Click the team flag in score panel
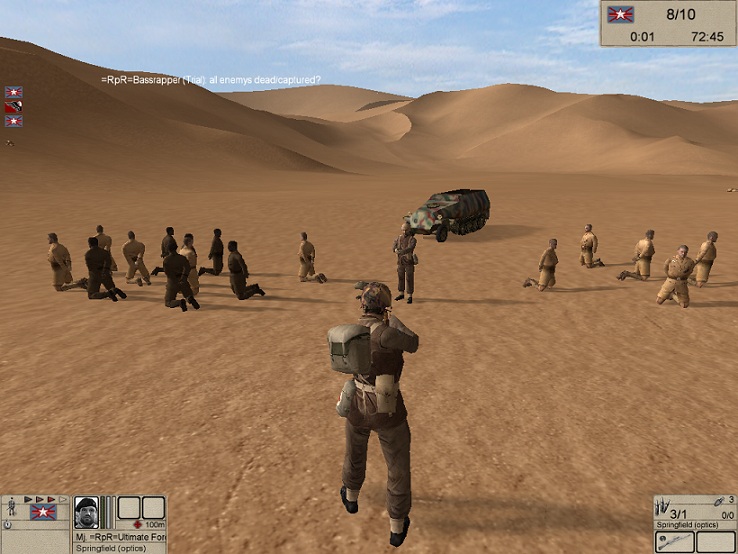Viewport: 738px width, 554px height. (x=621, y=15)
